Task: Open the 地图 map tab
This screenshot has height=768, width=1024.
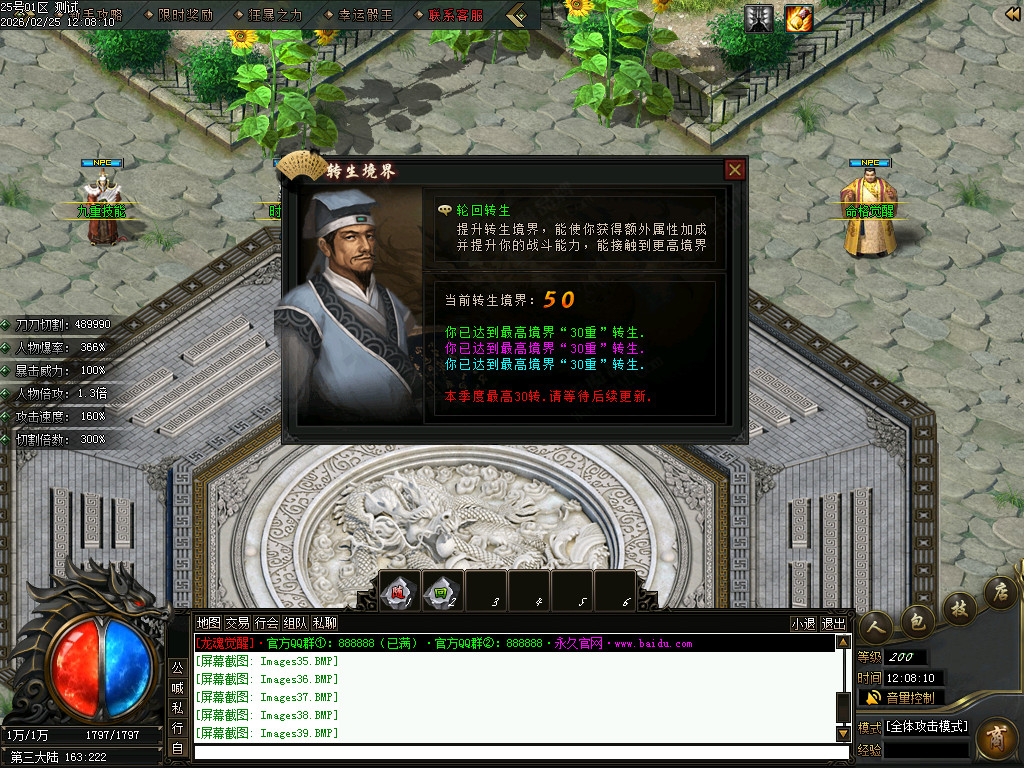Action: (208, 622)
